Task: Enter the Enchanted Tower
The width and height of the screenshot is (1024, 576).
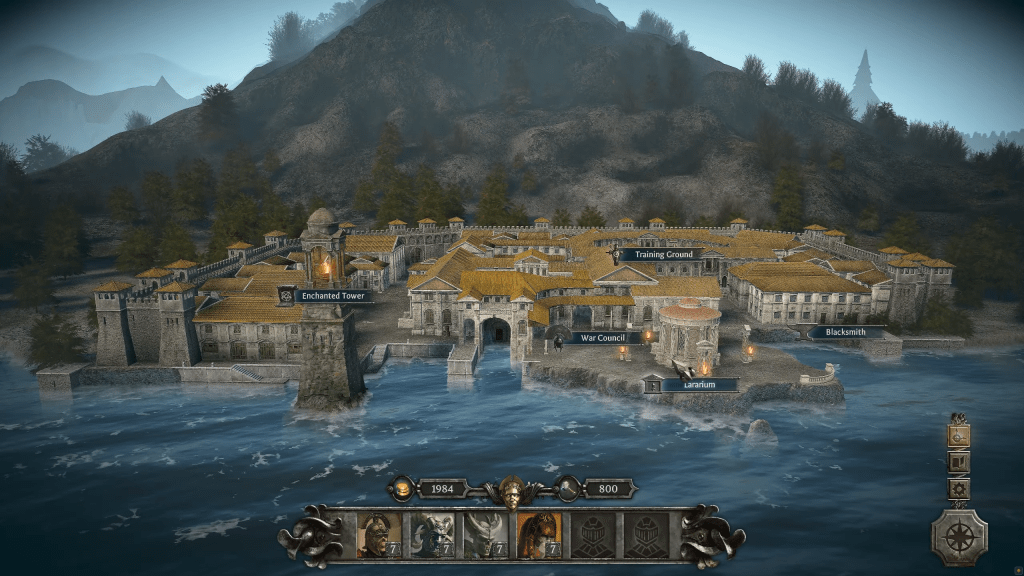Action: click(x=333, y=296)
